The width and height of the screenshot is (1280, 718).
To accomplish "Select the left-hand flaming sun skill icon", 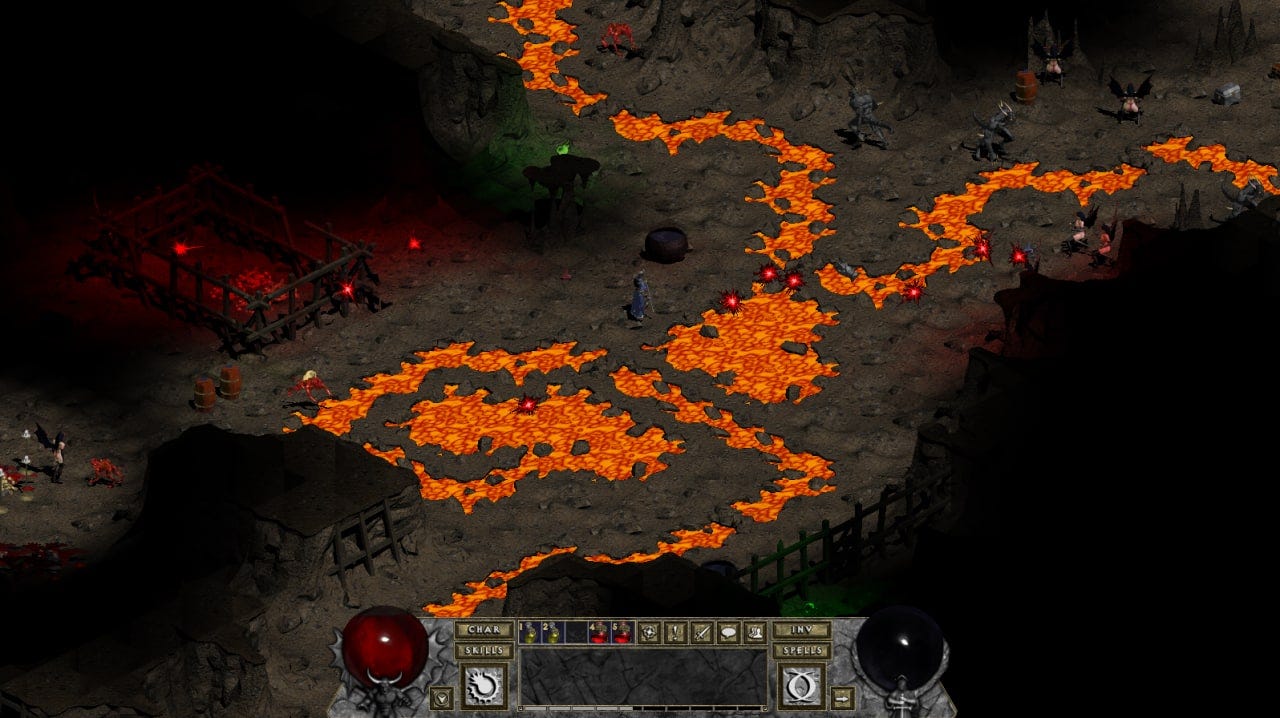I will [484, 686].
